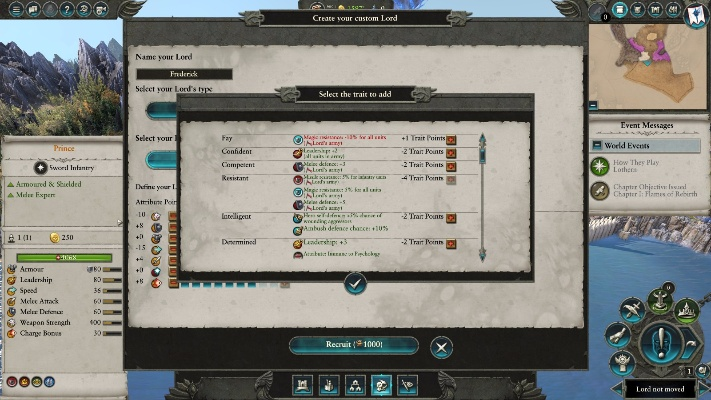
Task: Confirm the trait selection with the checkmark
Action: click(355, 284)
